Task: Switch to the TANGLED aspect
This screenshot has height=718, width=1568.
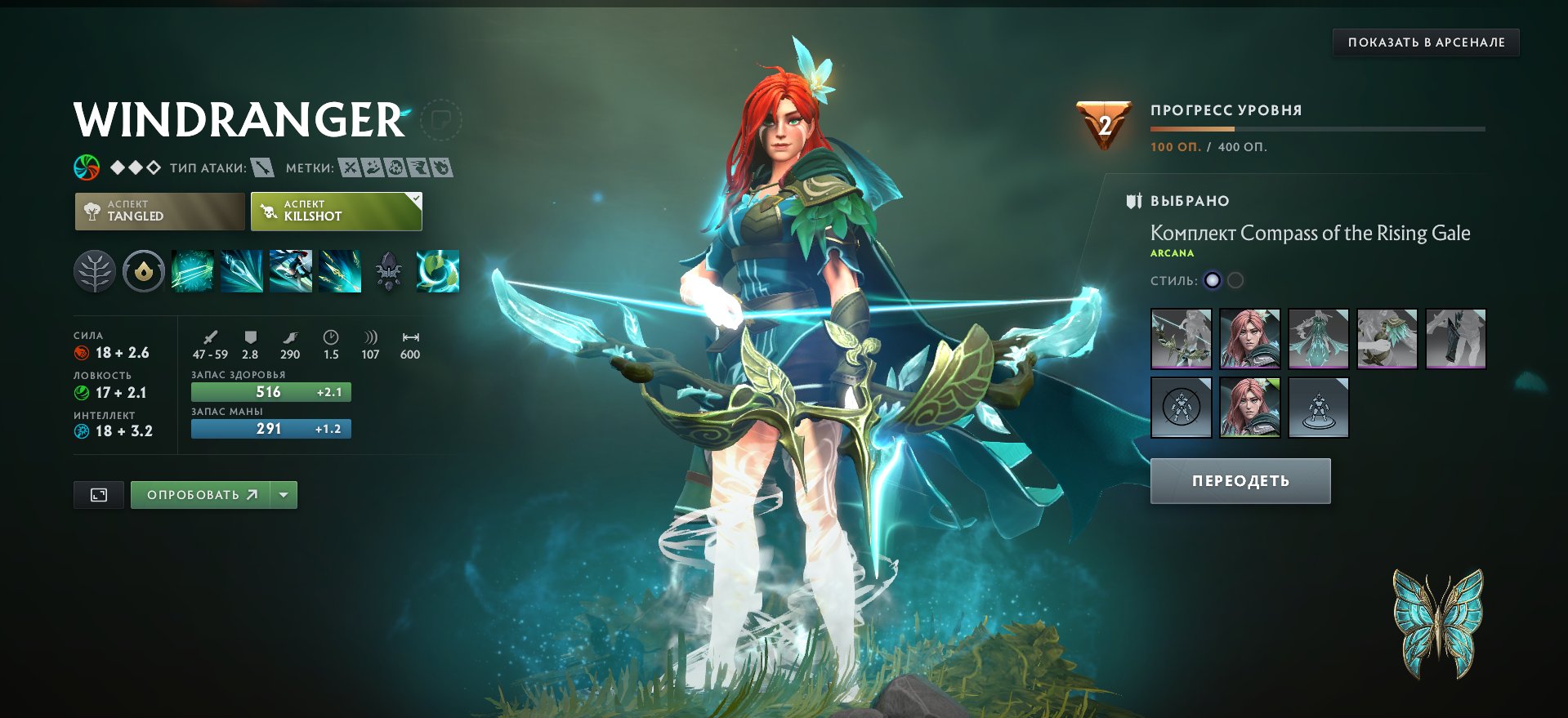Action: coord(159,211)
